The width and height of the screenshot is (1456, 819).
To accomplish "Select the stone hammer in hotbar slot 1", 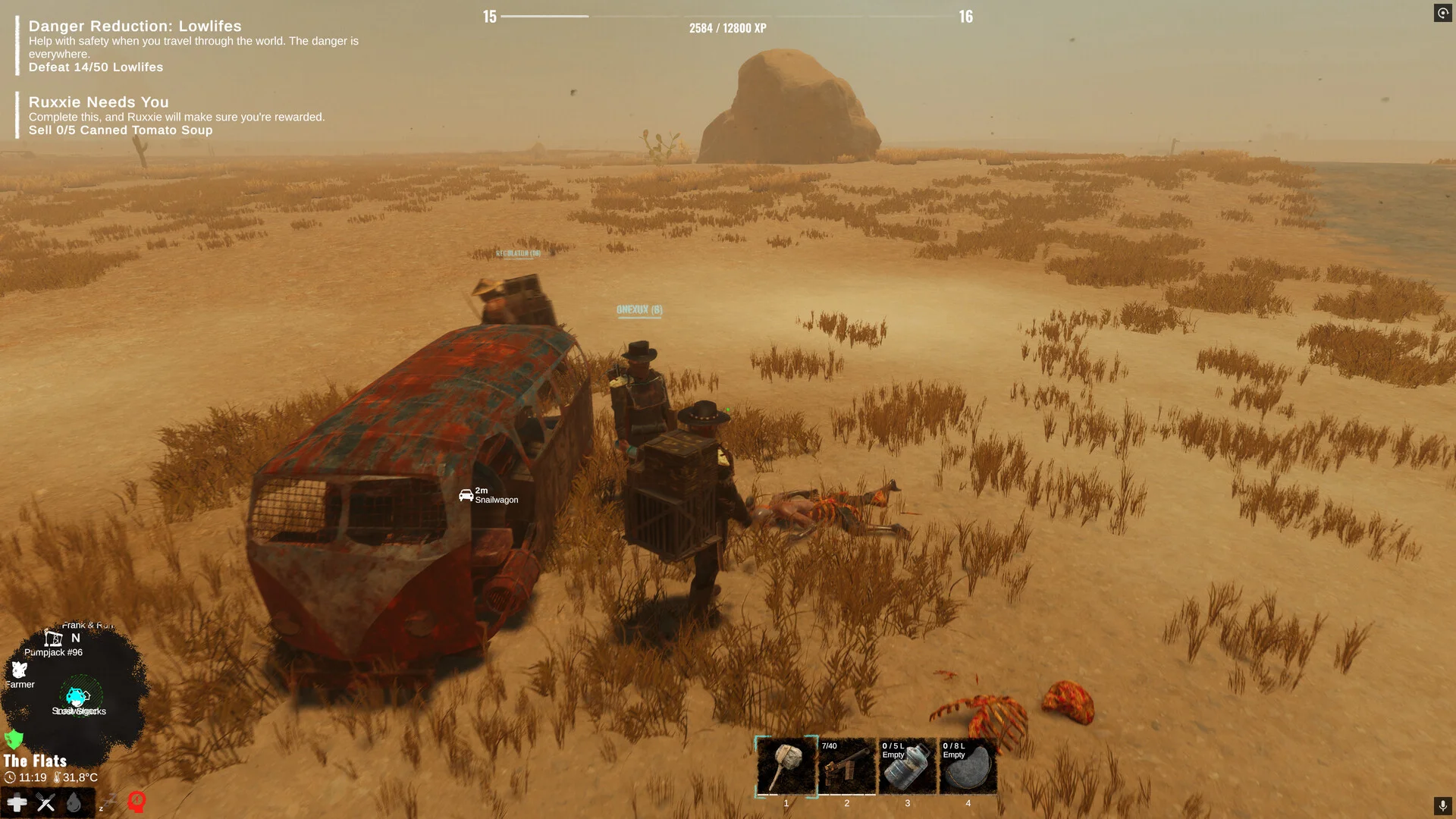I will 786,766.
